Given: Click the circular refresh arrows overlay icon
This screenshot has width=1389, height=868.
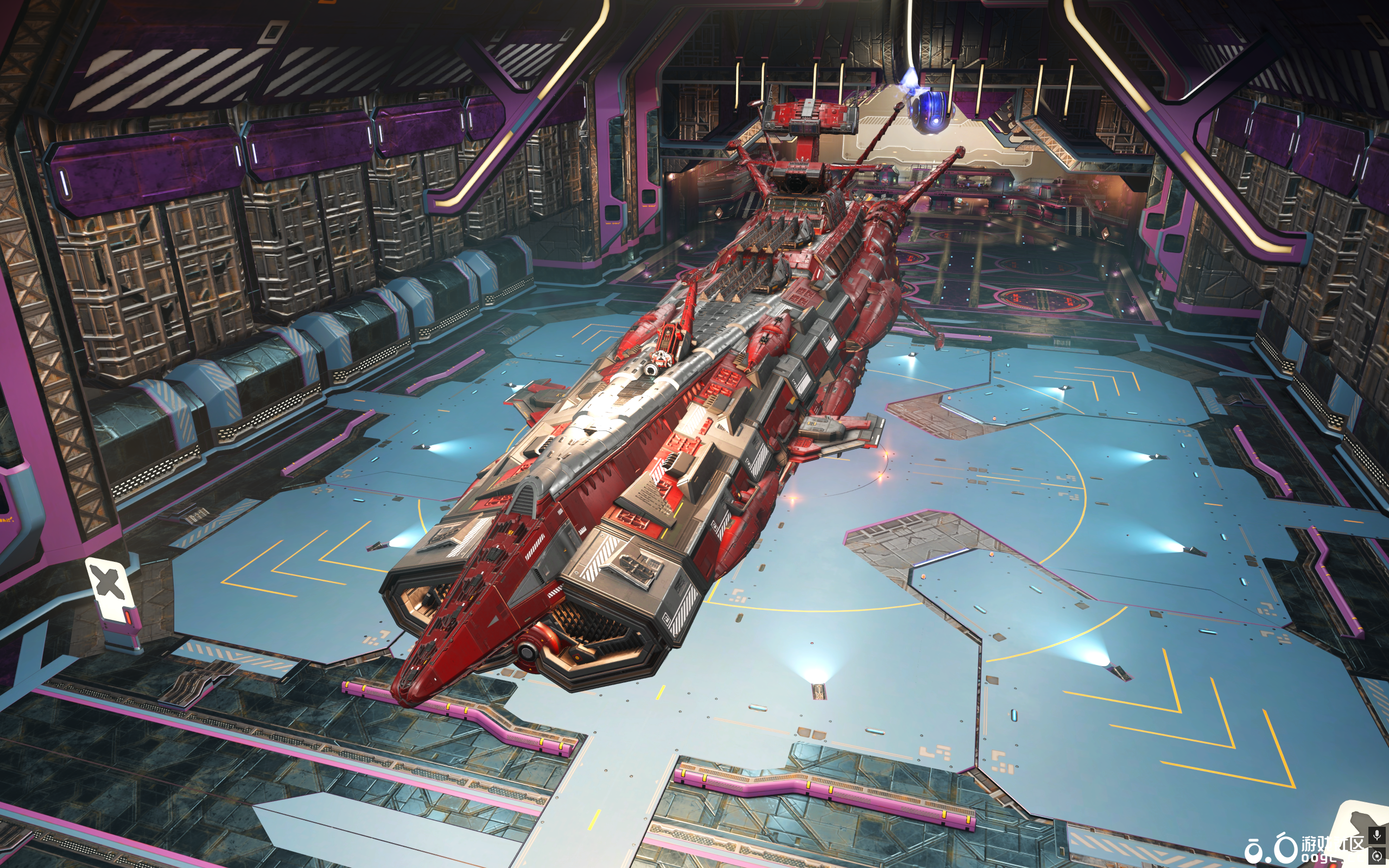Looking at the screenshot, I should click(x=1377, y=856).
